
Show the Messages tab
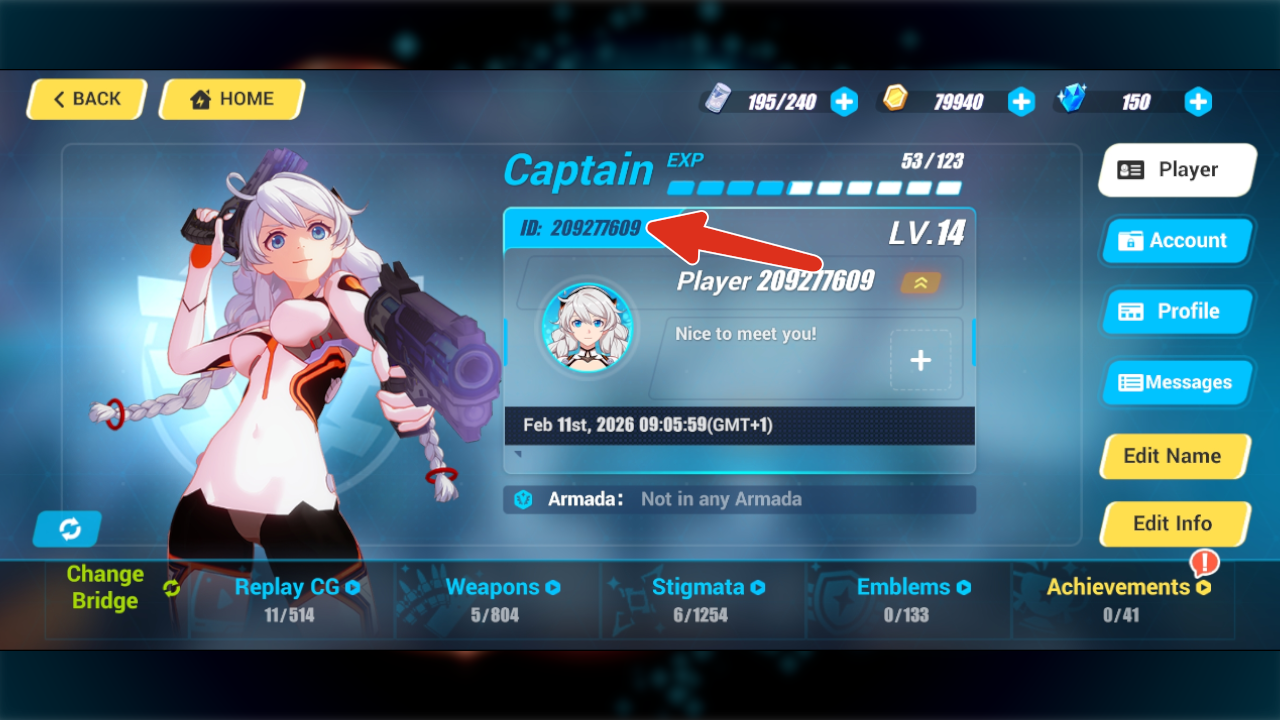(x=1176, y=382)
